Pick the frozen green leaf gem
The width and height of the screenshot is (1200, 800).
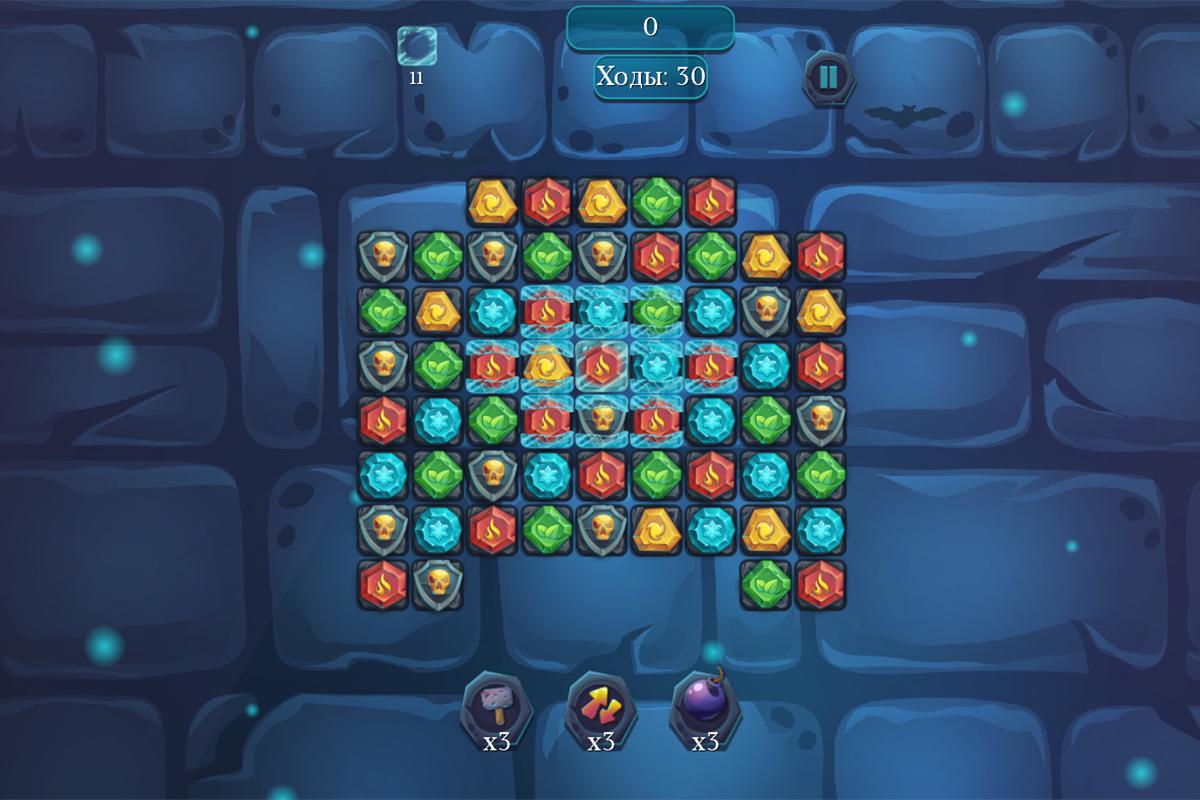(x=656, y=311)
